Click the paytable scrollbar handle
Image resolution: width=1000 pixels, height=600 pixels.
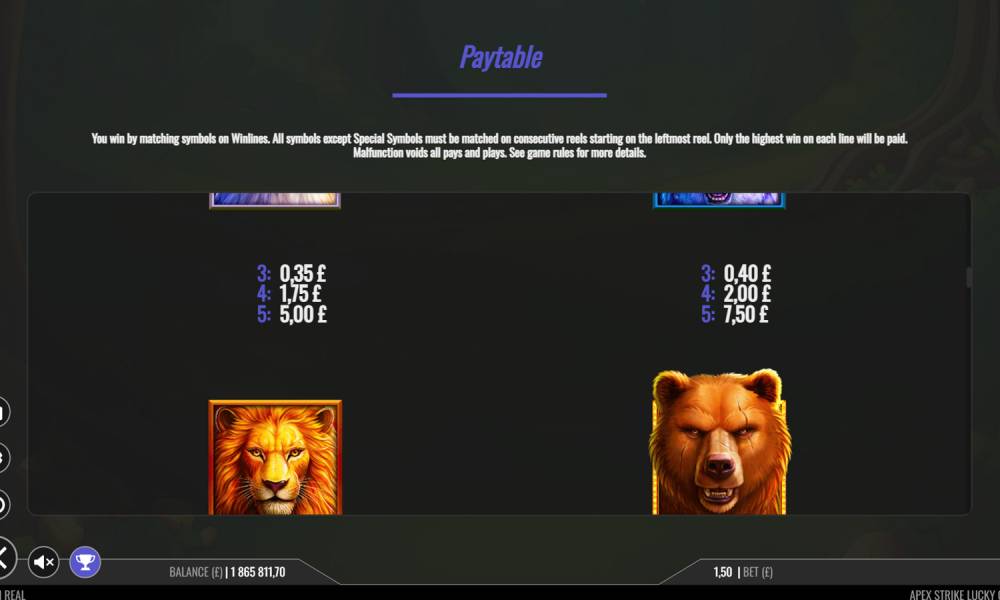pyautogui.click(x=967, y=277)
